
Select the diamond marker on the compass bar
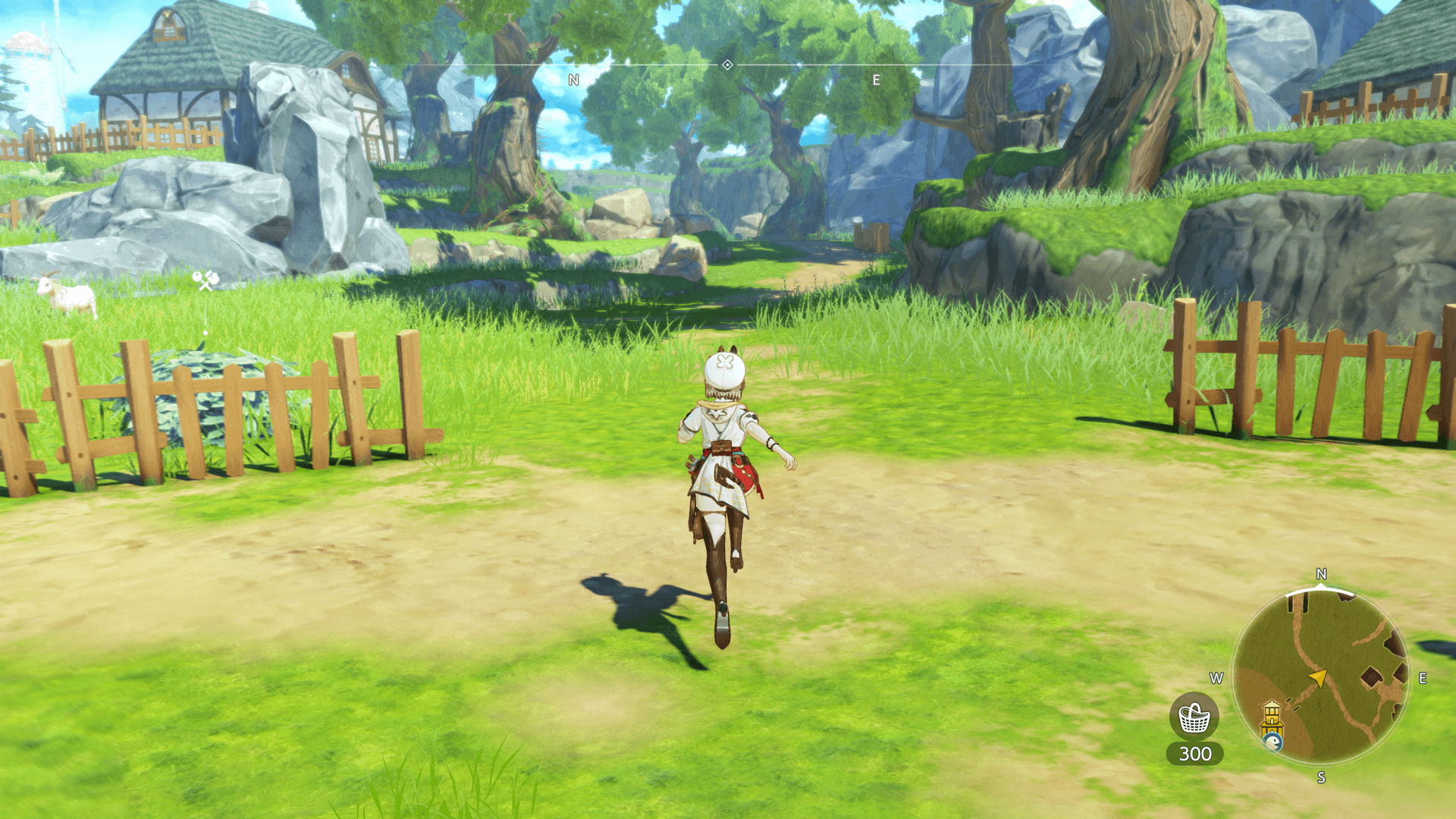pos(727,65)
